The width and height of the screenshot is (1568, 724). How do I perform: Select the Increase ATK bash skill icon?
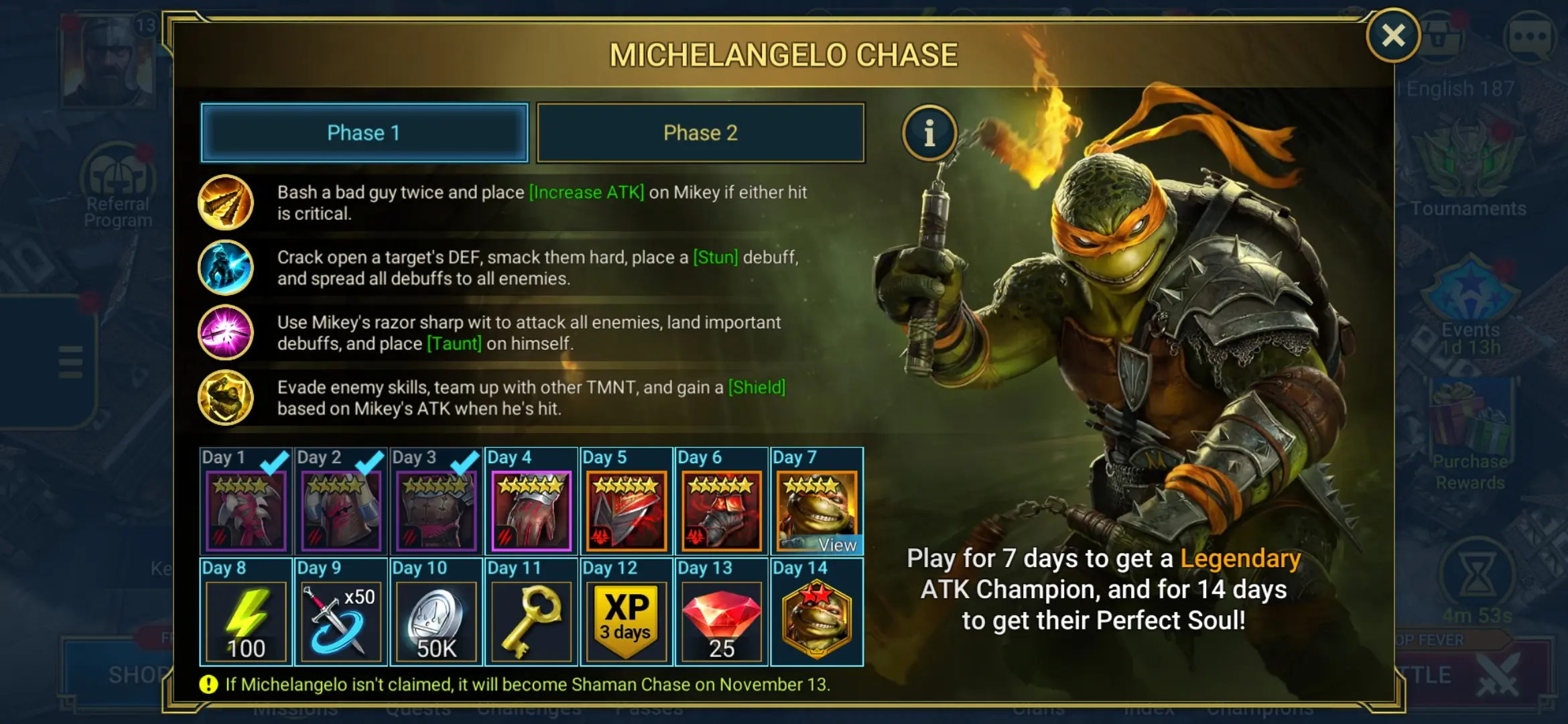click(226, 202)
